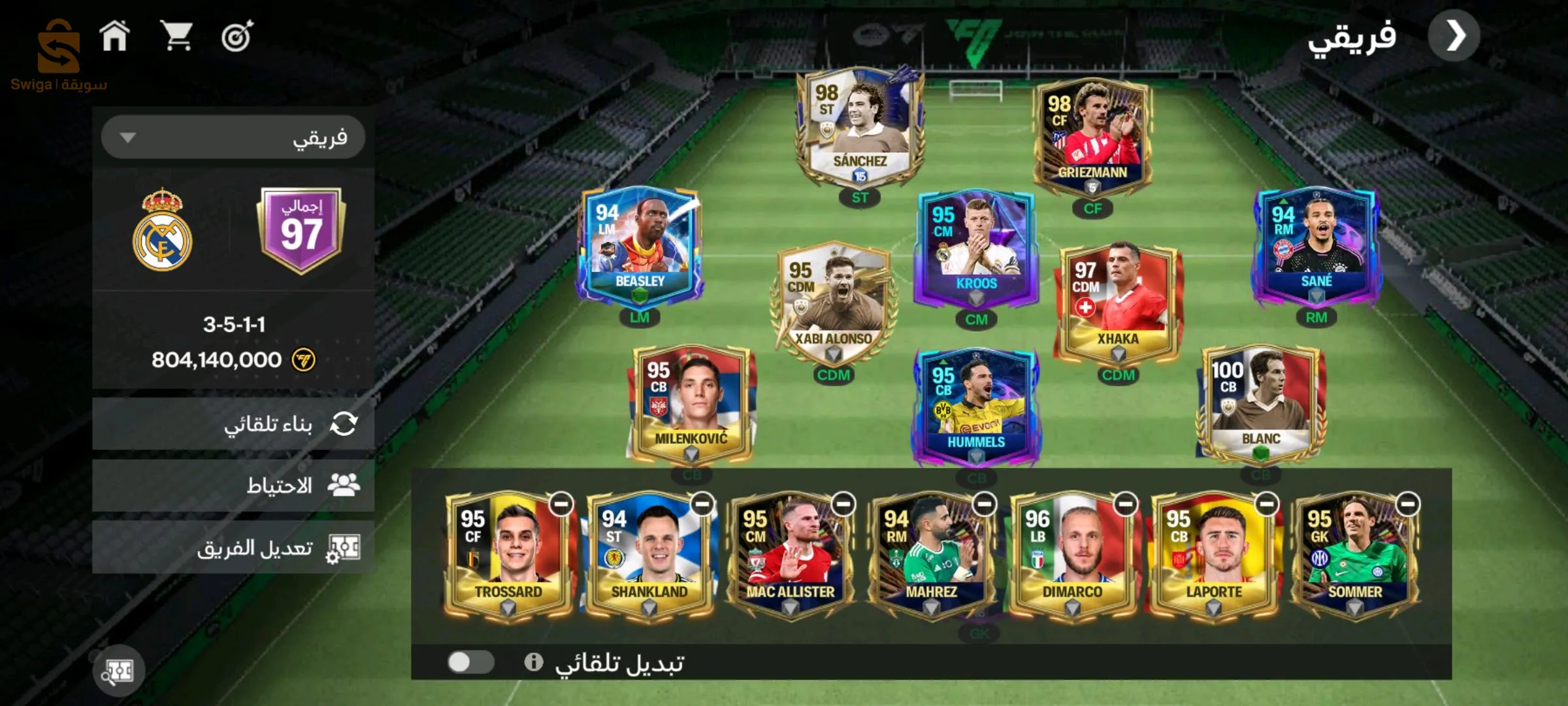Select the Blanc 100 CB card
This screenshot has height=706, width=1568.
[x=1260, y=402]
